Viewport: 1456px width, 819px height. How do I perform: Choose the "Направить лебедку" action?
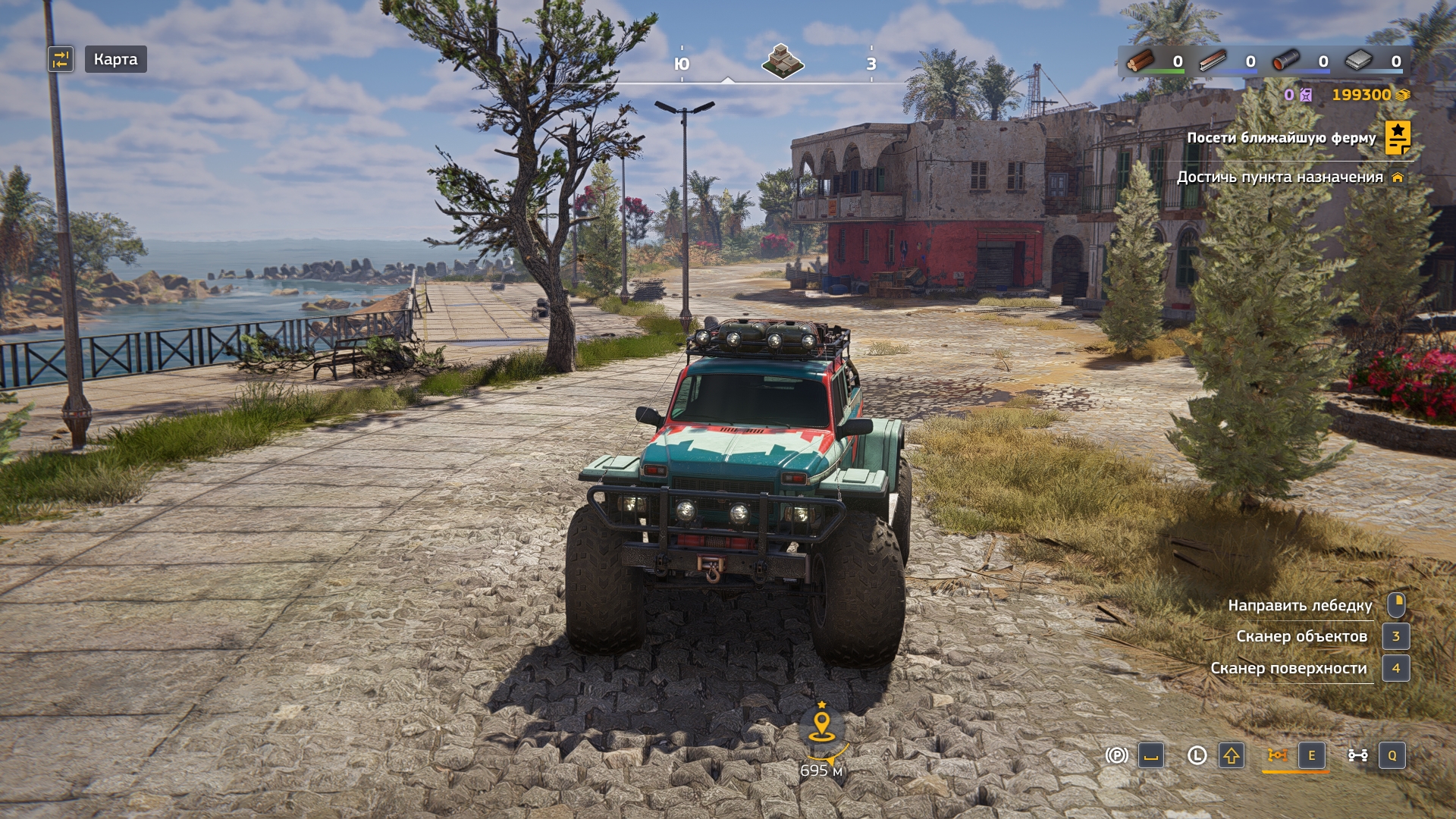pos(1300,605)
